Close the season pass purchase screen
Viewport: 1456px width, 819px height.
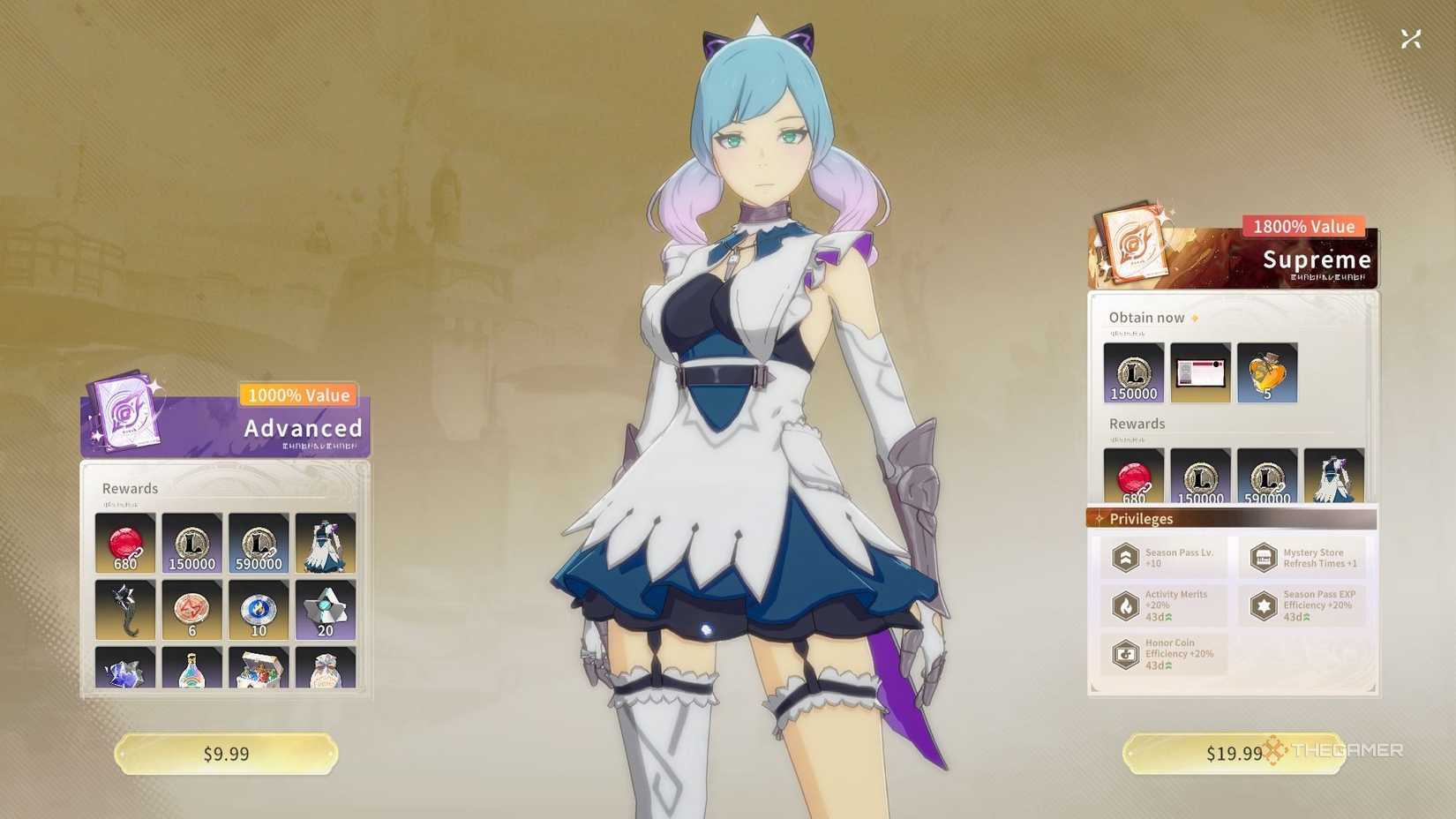click(x=1410, y=39)
